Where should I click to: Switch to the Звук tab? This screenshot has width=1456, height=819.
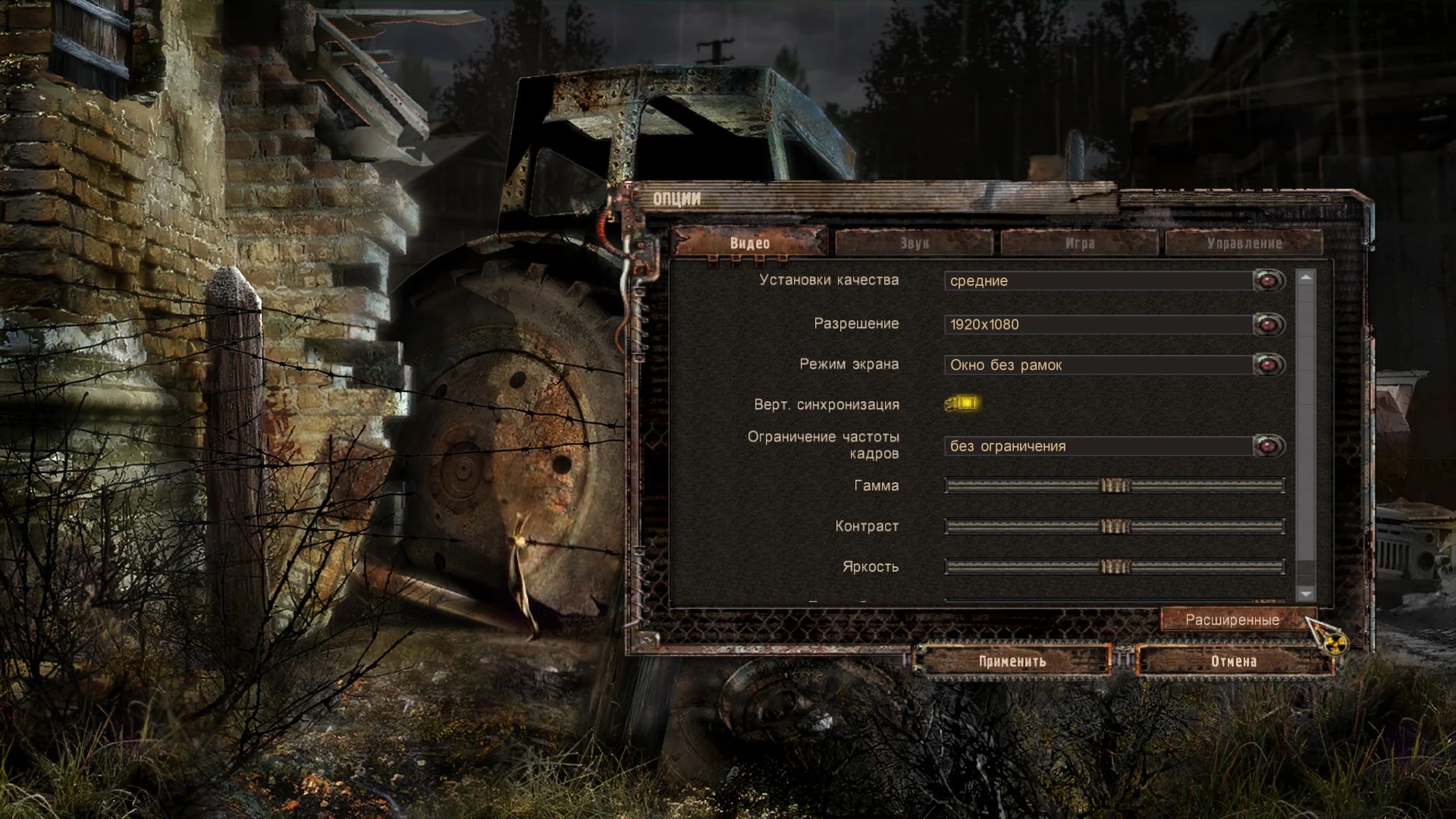(x=914, y=243)
